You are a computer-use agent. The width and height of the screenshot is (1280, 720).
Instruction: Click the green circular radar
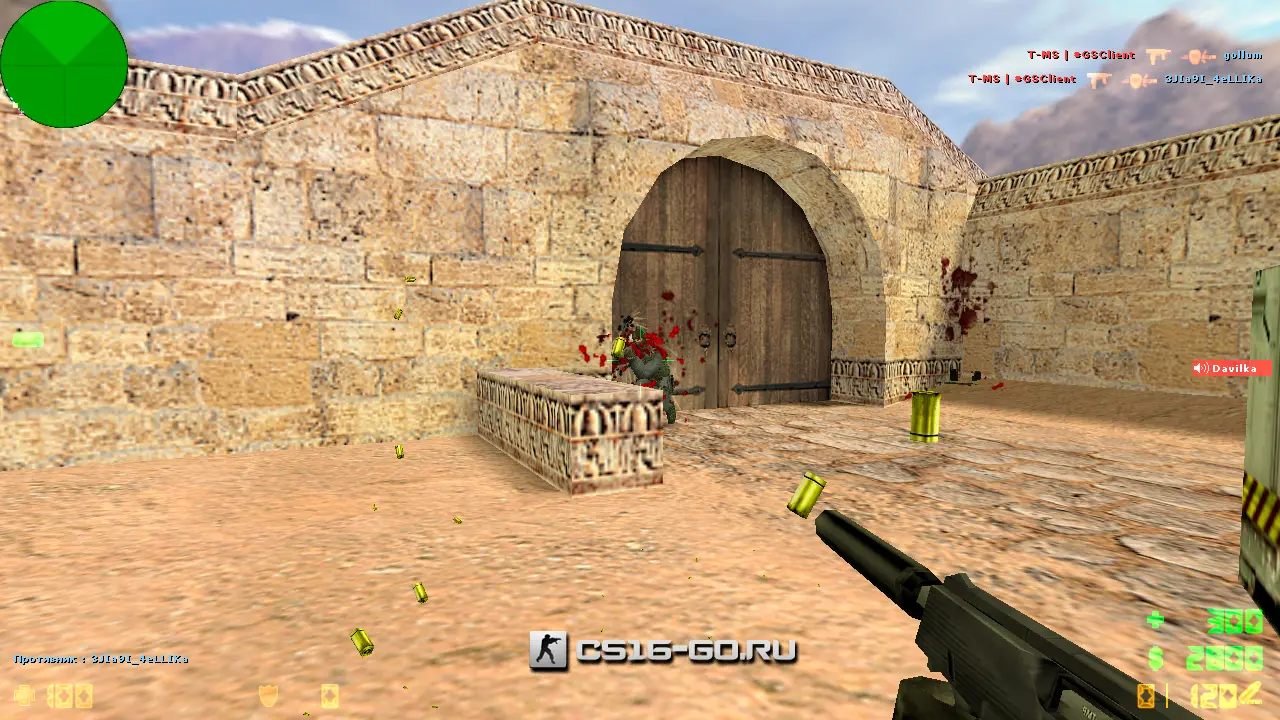pyautogui.click(x=64, y=64)
